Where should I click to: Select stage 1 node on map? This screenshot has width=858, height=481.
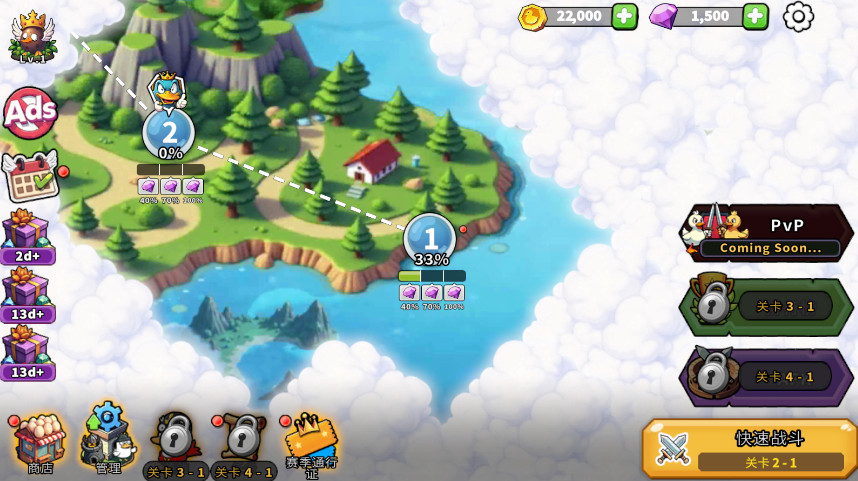[x=430, y=239]
